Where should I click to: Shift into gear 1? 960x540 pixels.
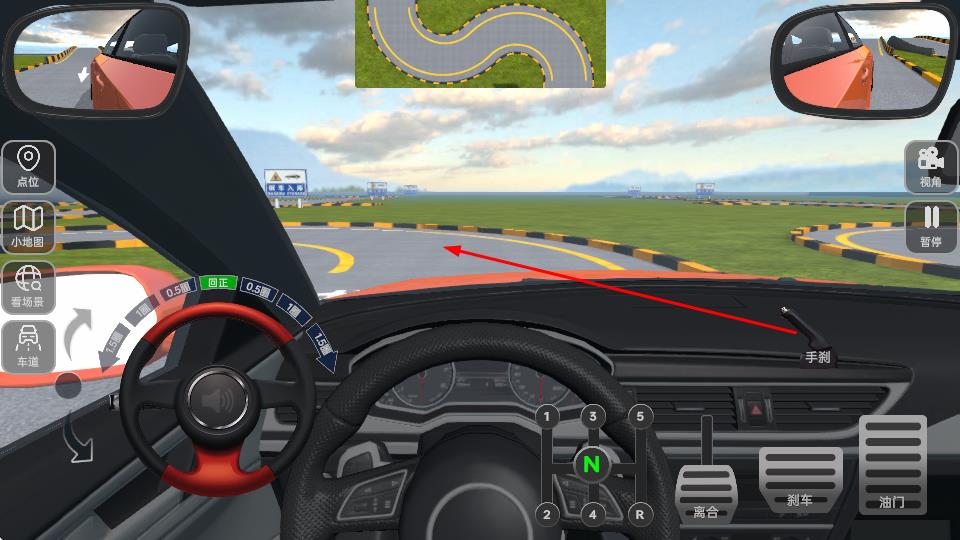pos(547,416)
